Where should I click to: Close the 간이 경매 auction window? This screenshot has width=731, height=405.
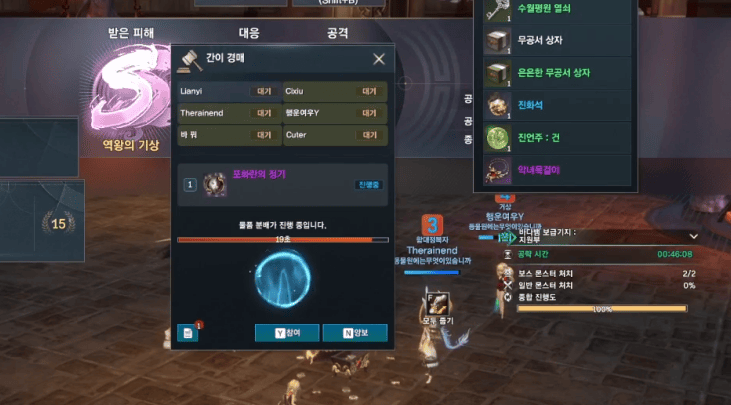379,60
